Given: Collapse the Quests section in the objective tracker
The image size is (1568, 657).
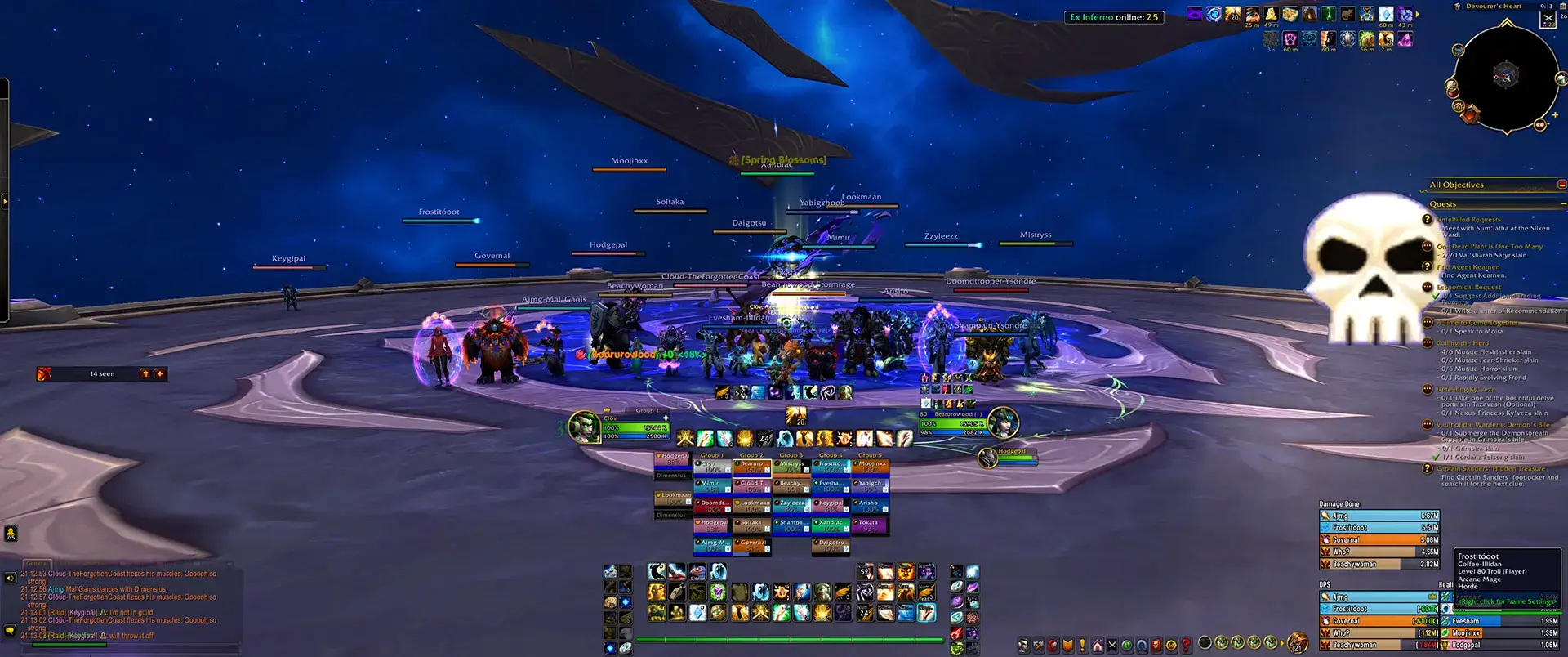Looking at the screenshot, I should tap(1564, 203).
